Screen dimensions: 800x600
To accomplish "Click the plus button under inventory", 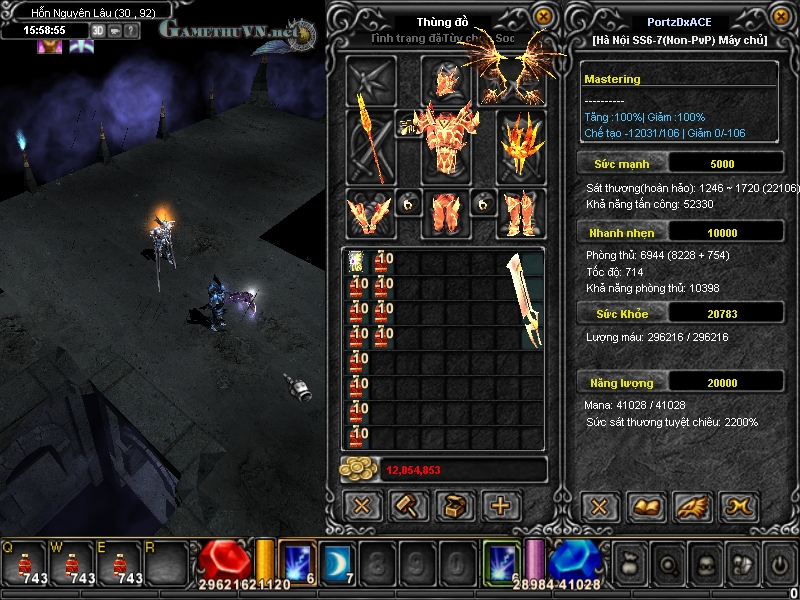I will [x=501, y=506].
